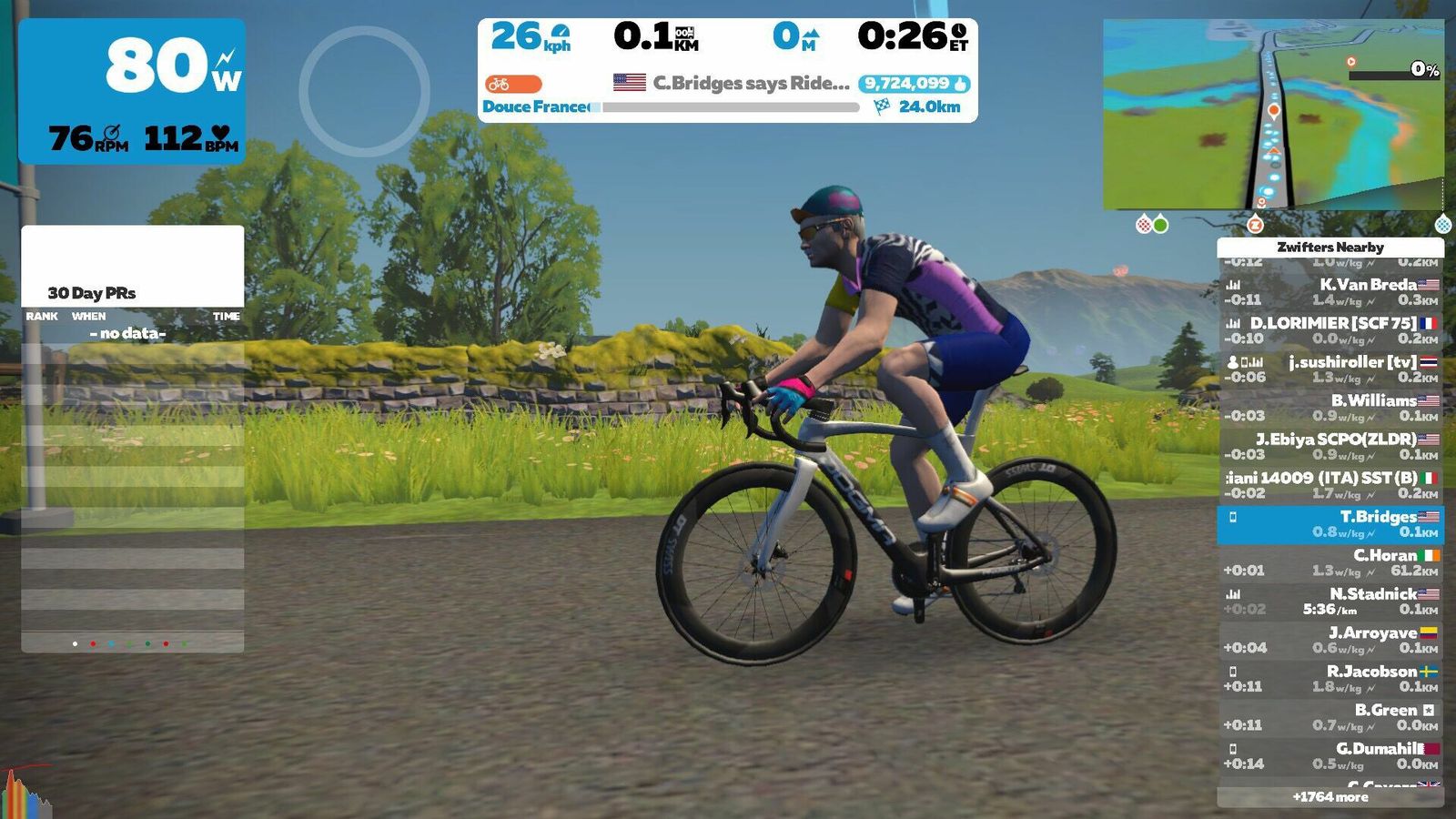
Task: Select G.Dumahil rider row
Action: tap(1330, 755)
